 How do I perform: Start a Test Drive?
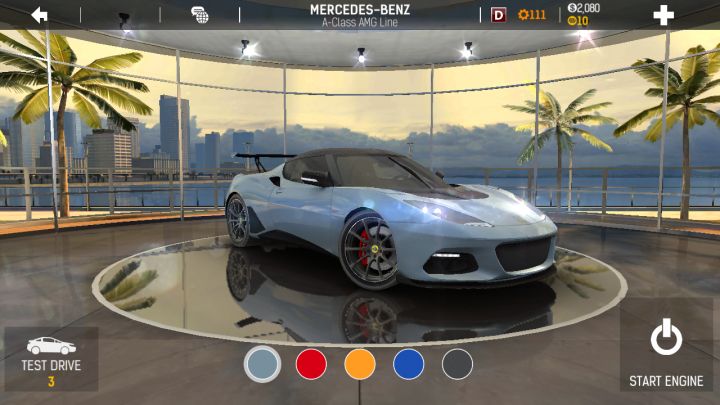tap(51, 359)
